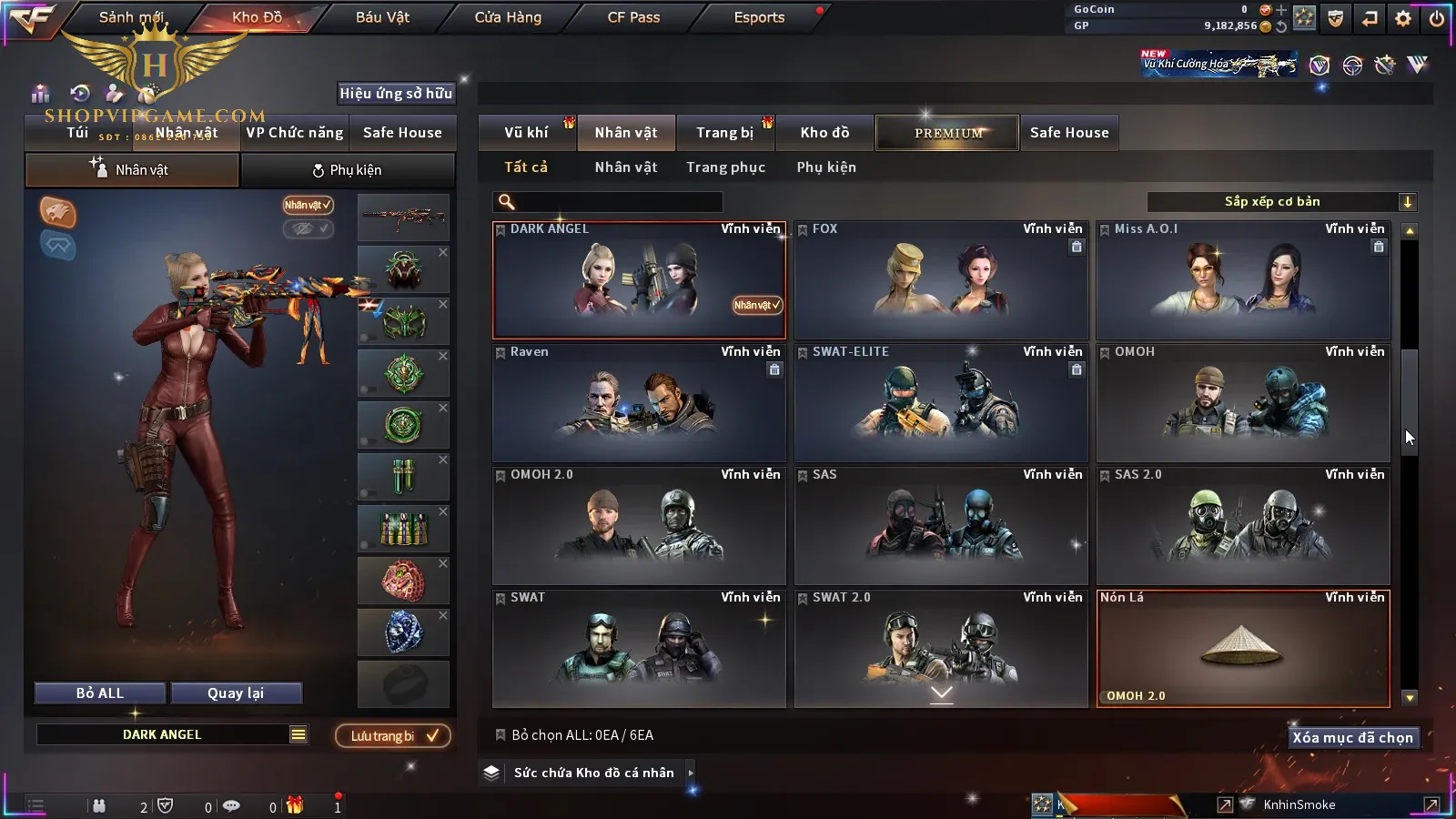Screen dimensions: 1456x819
Task: Open the Sắp xếp cơ bản dropdown
Action: 1281,202
